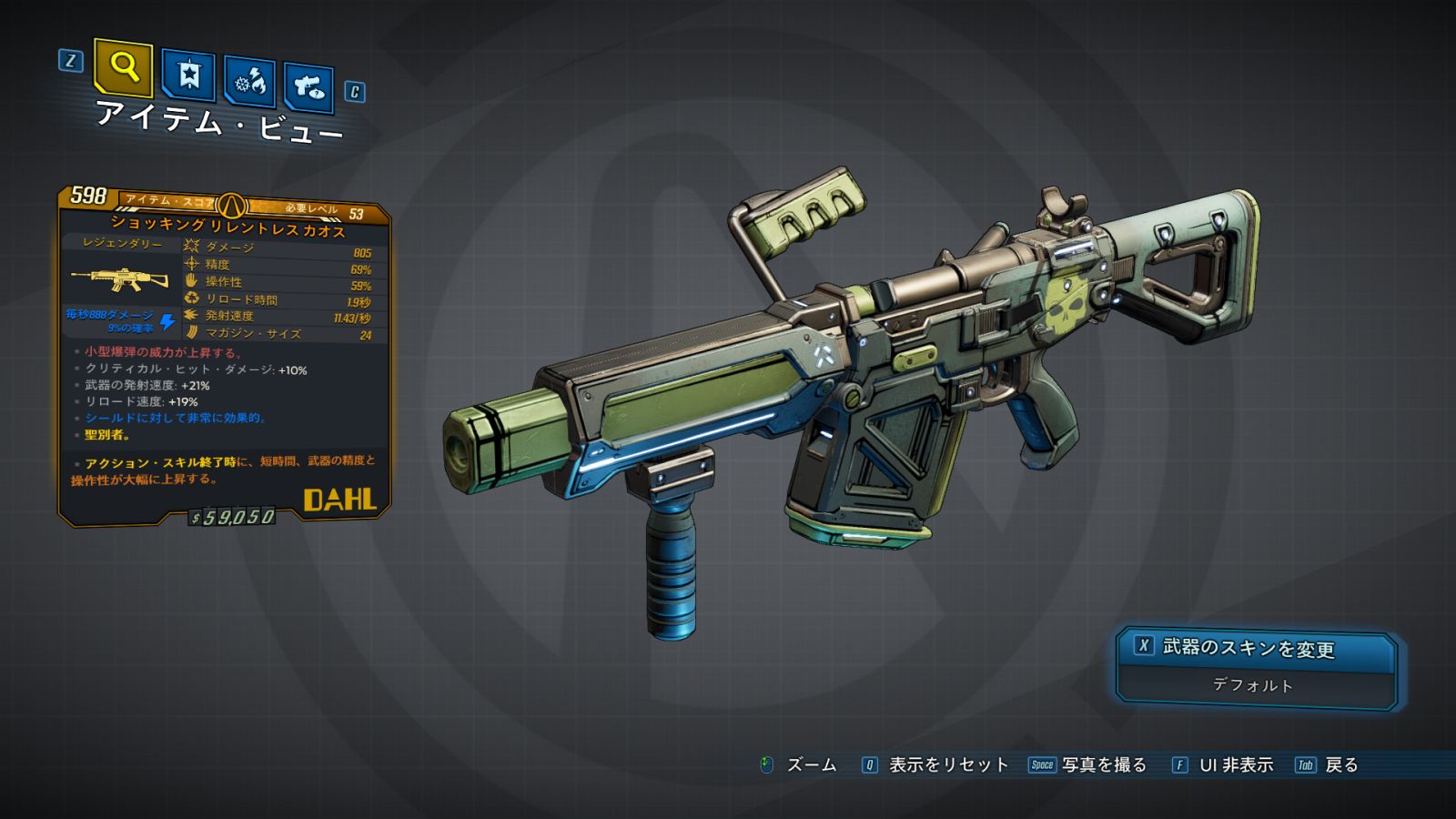Select the ズーム zoom option

[810, 765]
